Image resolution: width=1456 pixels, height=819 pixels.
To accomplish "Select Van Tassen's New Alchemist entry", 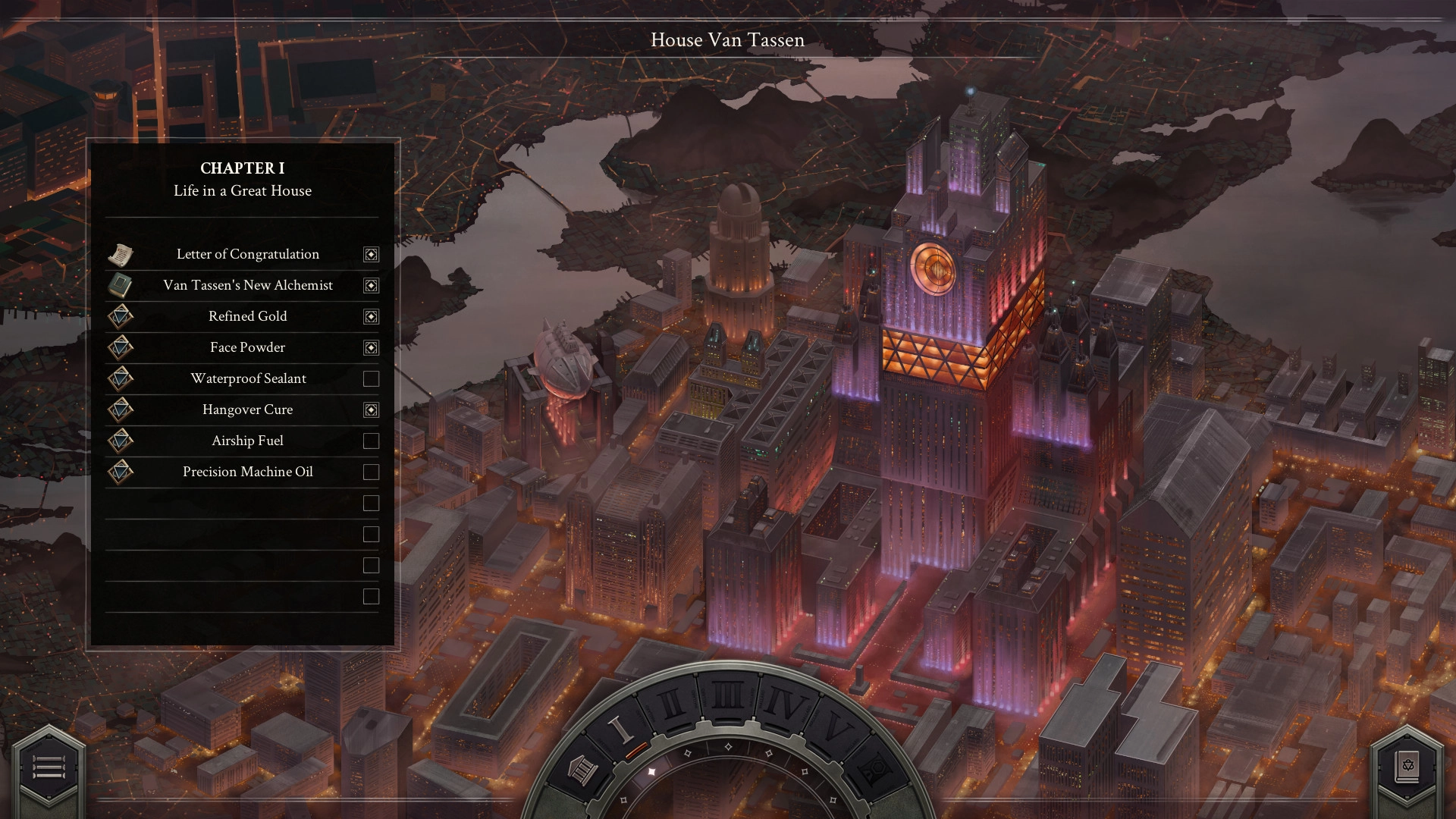I will click(x=247, y=286).
